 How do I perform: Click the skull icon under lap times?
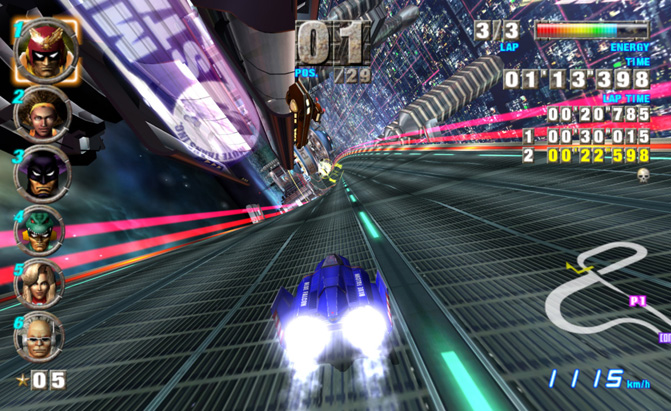coord(643,175)
